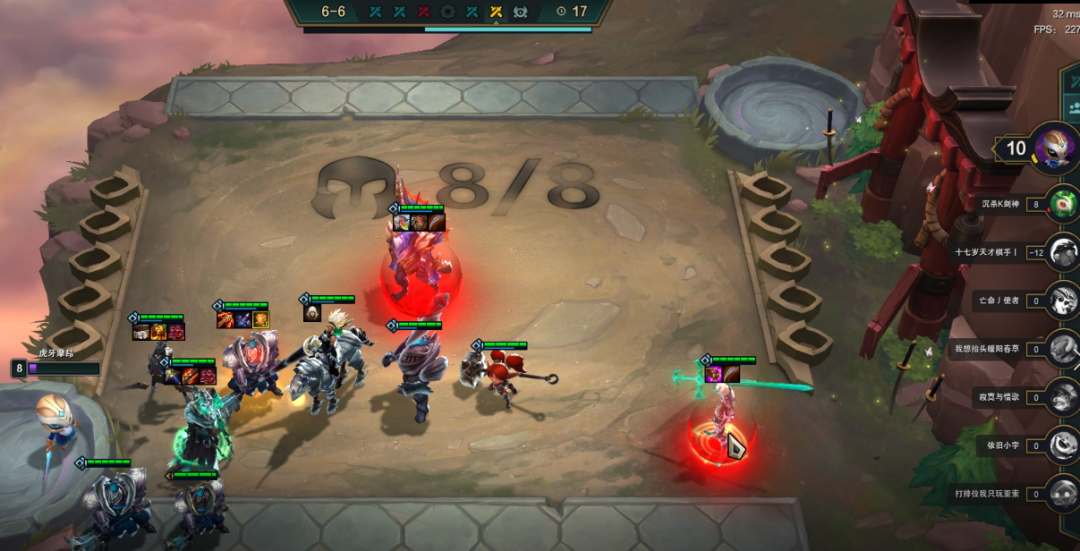The height and width of the screenshot is (551, 1080).
Task: View the board of player 沉杀K剑神
Action: [x=1064, y=203]
